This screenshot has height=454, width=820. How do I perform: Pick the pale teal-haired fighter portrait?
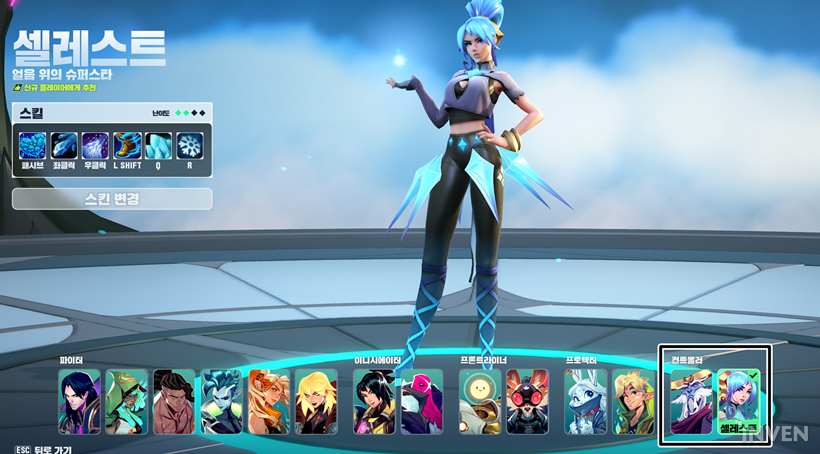(x=221, y=402)
